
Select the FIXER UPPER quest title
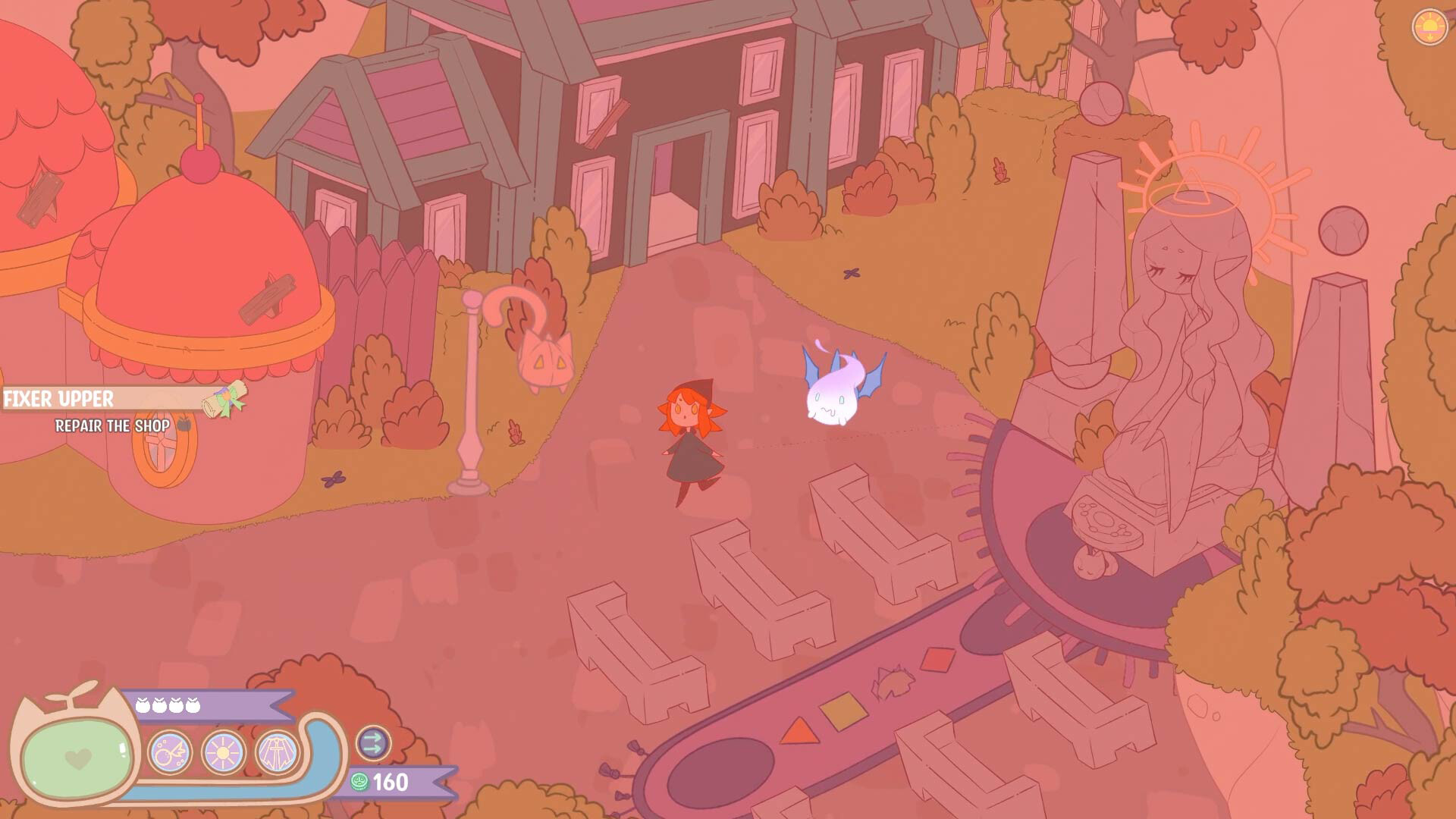click(x=58, y=397)
